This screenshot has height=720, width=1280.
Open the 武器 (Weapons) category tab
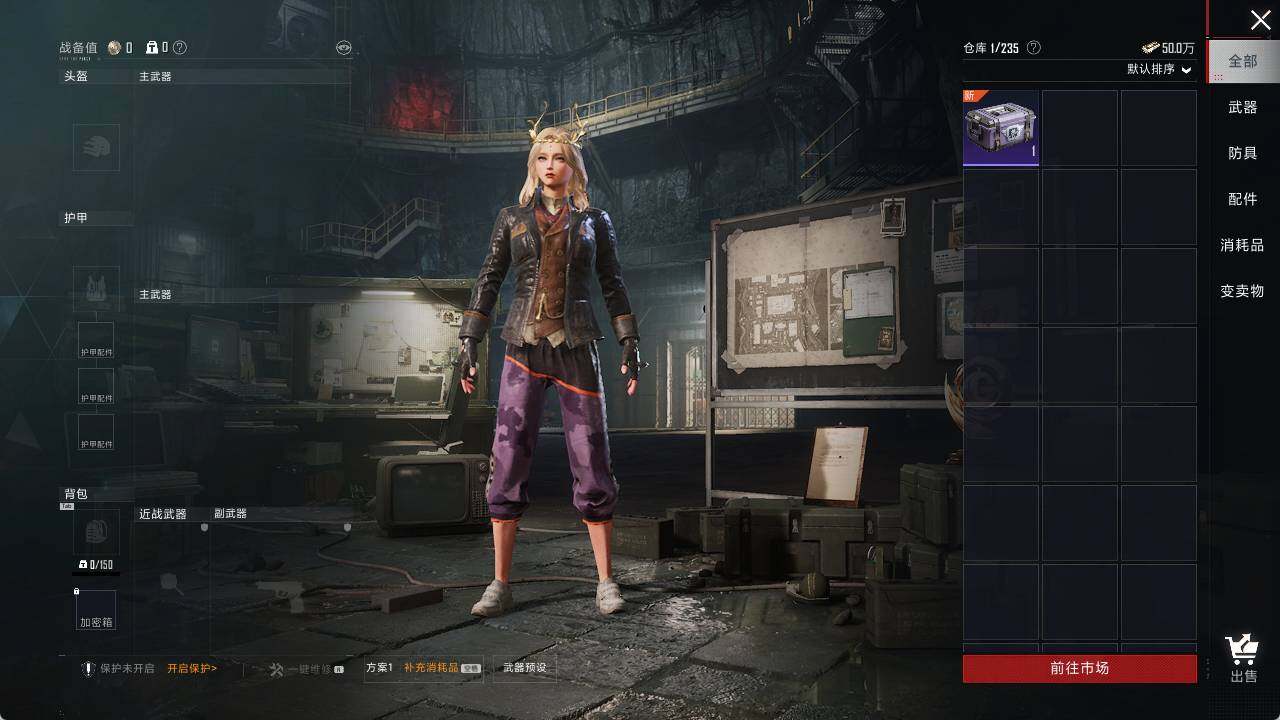tap(1243, 107)
